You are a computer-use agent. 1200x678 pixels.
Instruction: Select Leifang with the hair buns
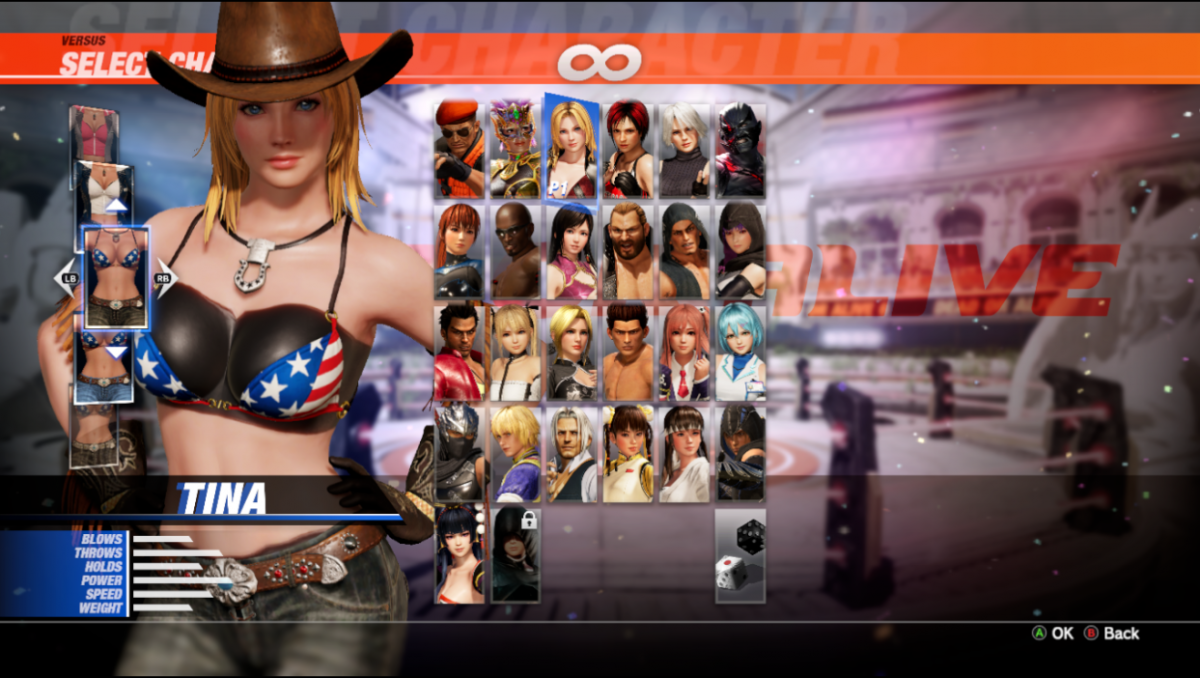point(628,453)
